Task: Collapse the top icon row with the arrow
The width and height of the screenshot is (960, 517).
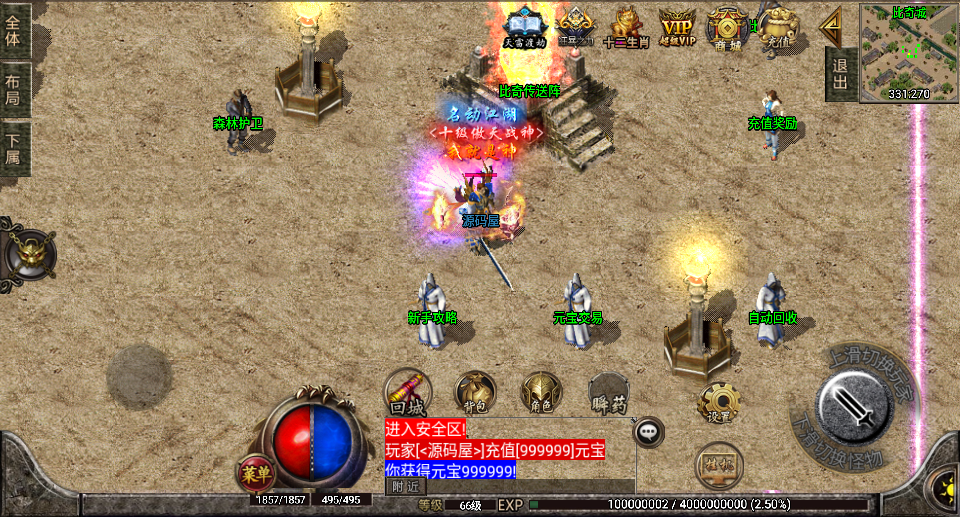Action: 829,26
